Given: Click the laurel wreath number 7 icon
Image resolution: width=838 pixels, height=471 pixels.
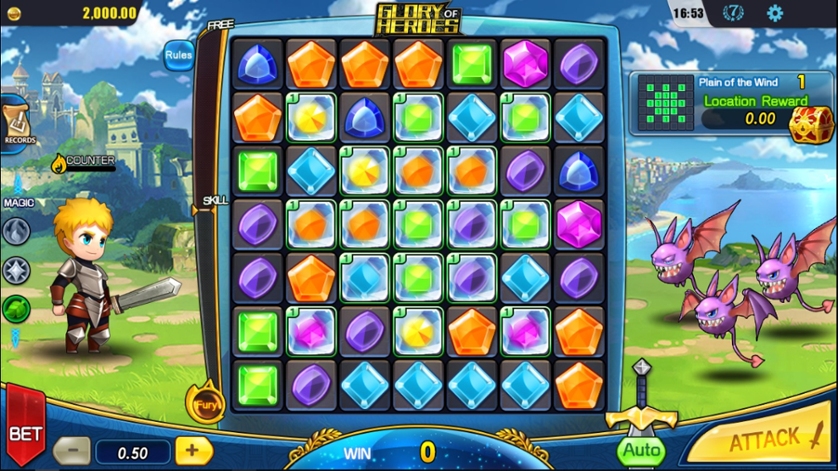Looking at the screenshot, I should [x=733, y=14].
